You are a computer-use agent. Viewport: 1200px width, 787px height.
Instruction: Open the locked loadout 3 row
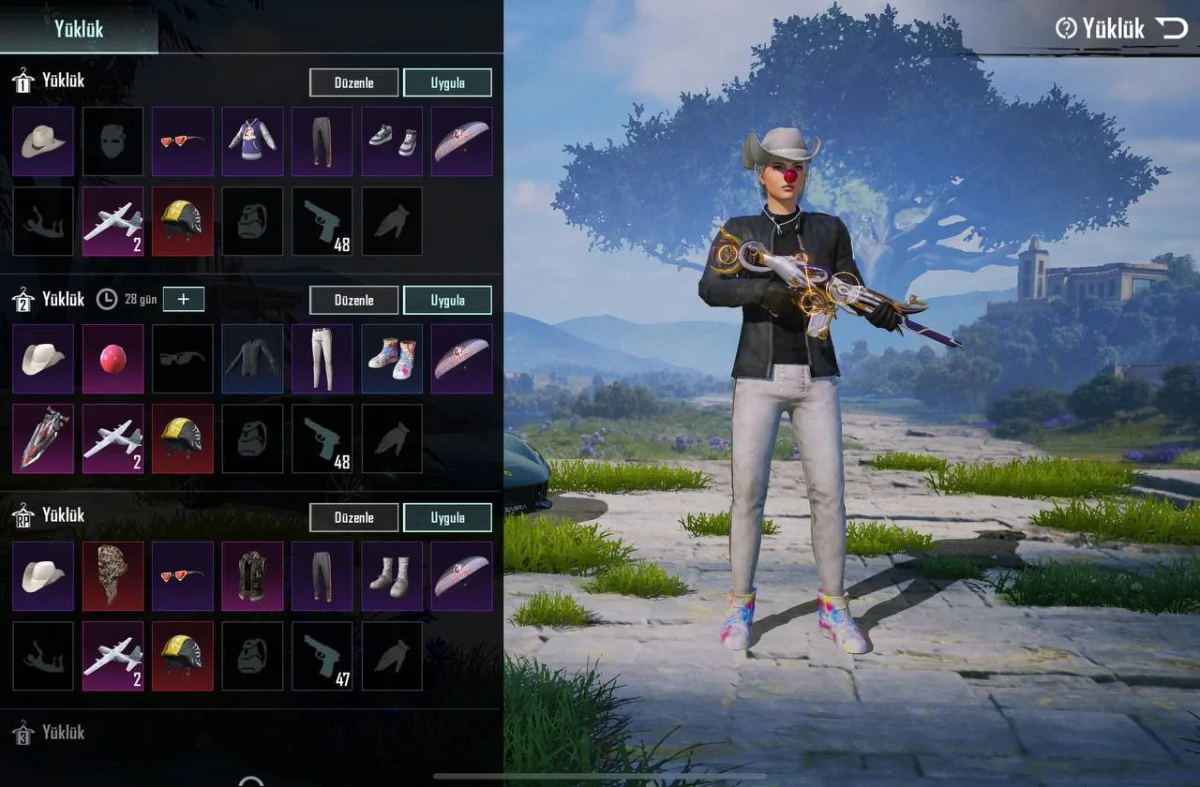pos(62,732)
